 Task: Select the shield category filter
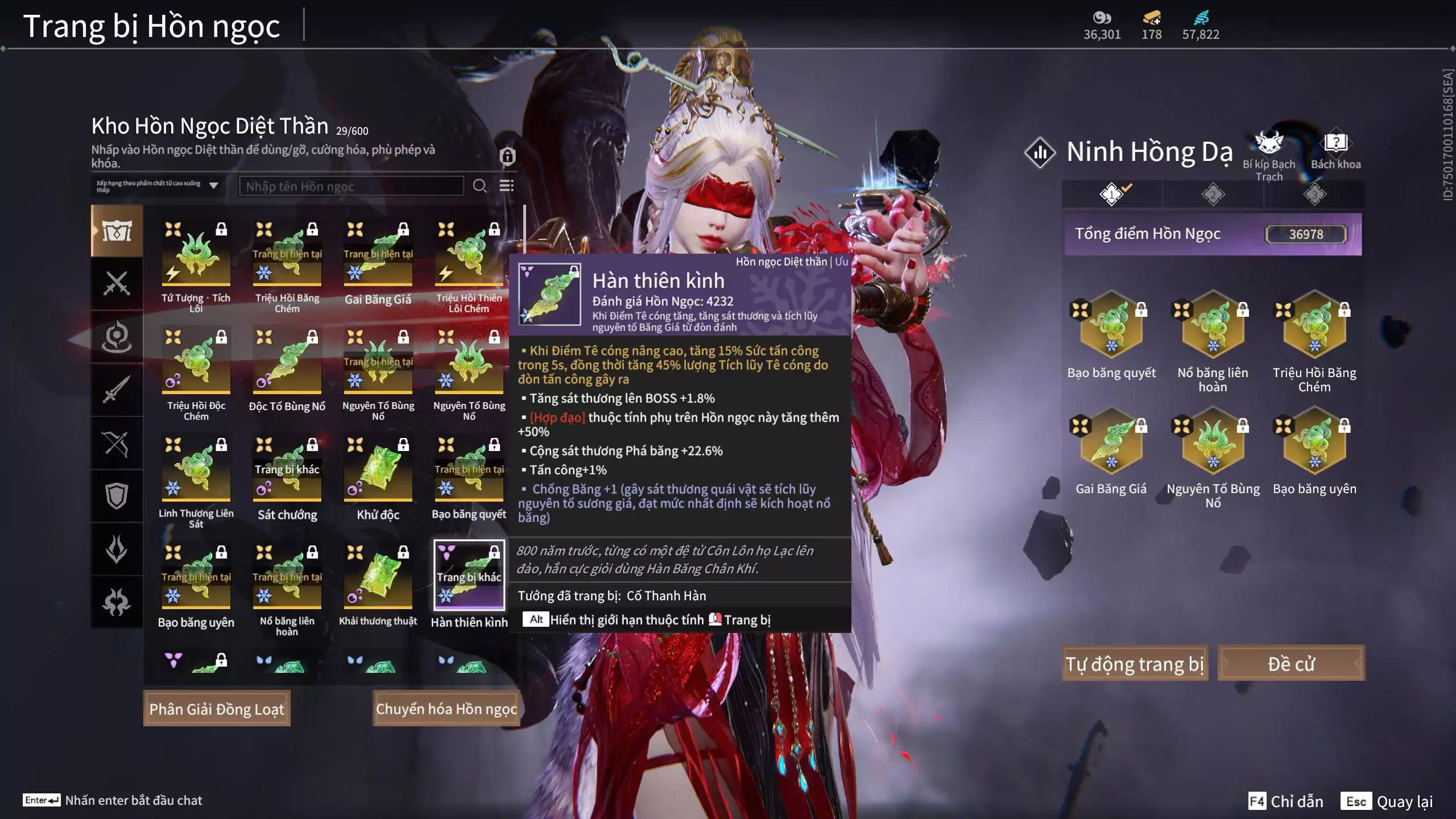[x=117, y=496]
